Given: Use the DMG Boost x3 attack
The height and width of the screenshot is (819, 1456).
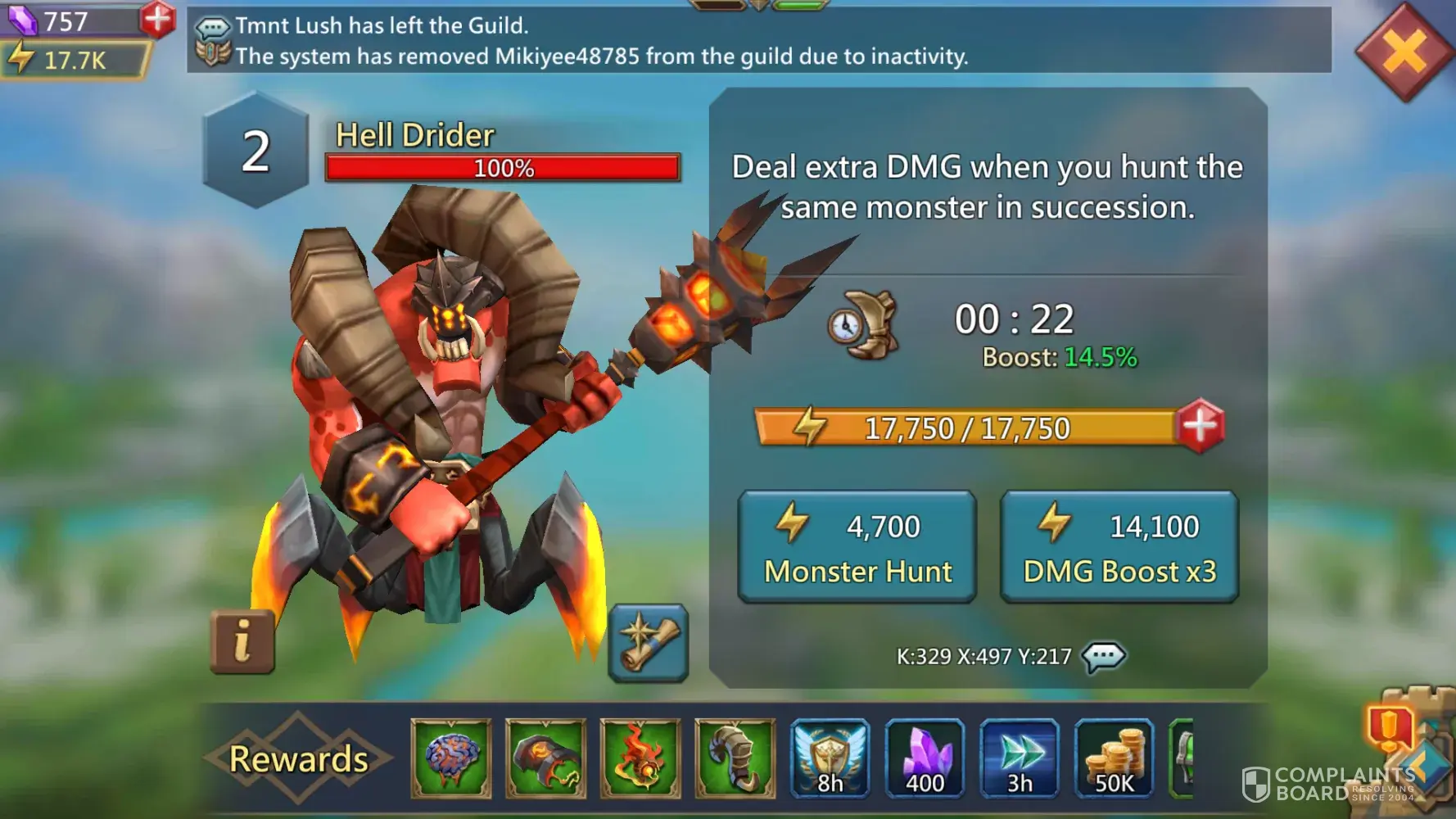Looking at the screenshot, I should point(1119,547).
